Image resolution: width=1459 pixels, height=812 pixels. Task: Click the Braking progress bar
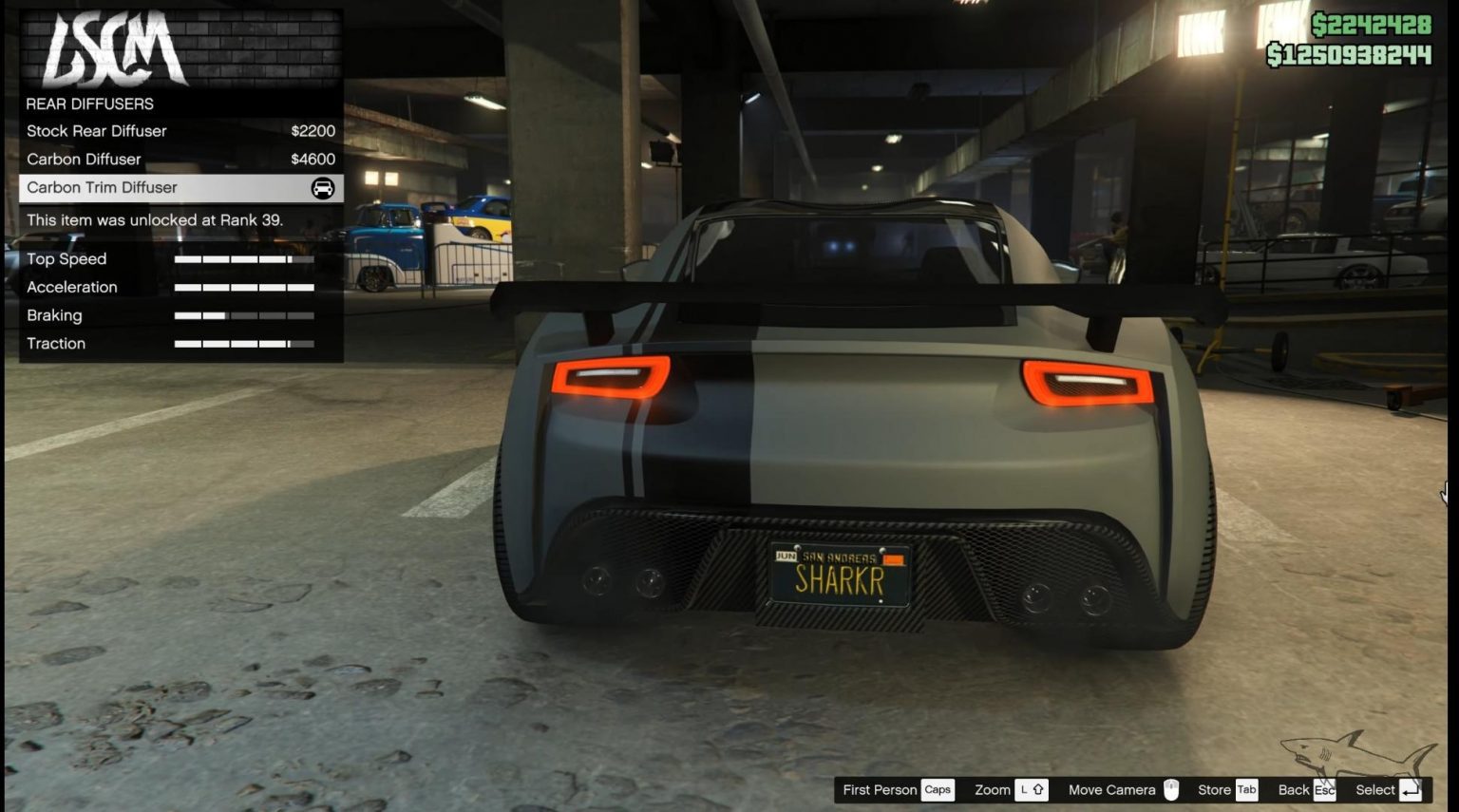(243, 314)
